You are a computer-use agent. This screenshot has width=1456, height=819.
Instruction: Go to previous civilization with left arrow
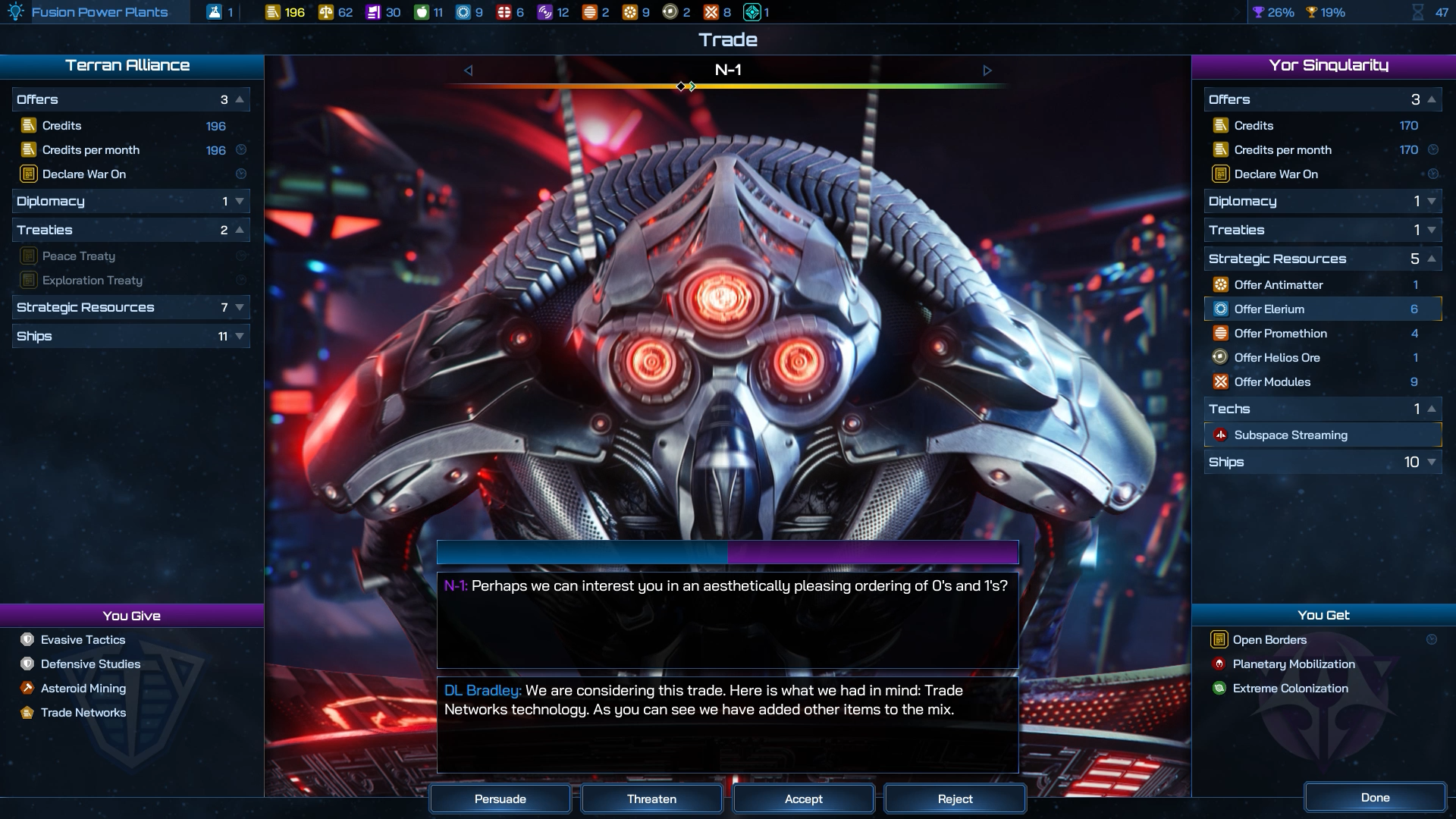[x=468, y=71]
